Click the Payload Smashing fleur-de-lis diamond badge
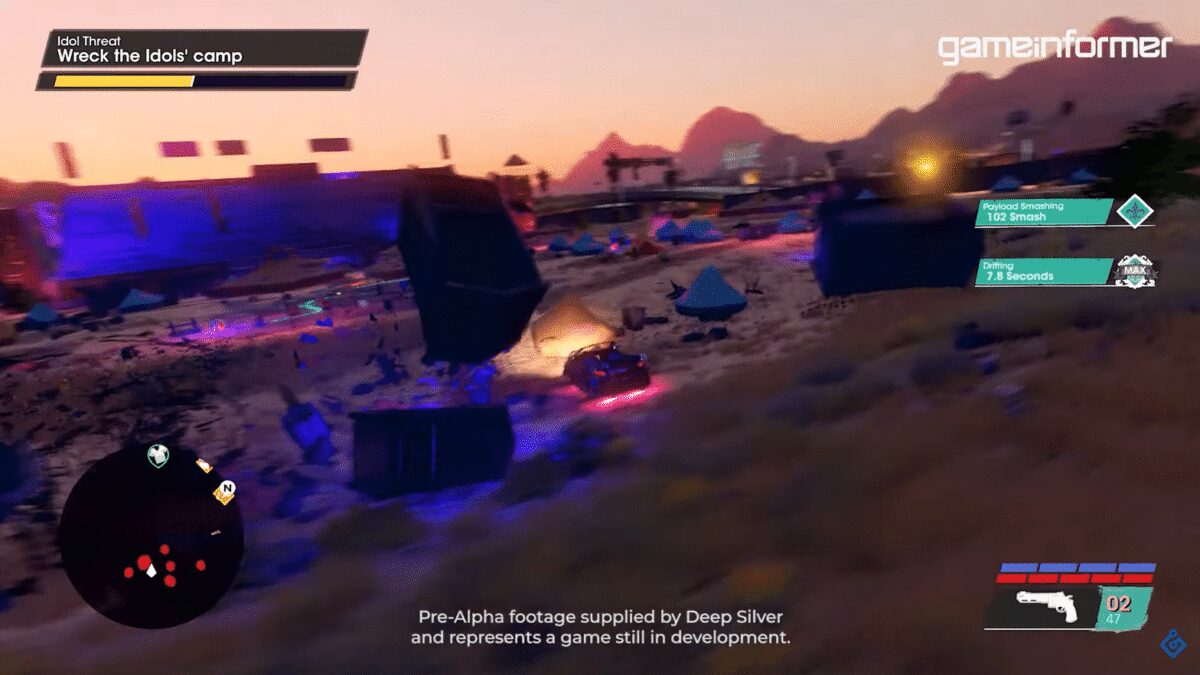Image resolution: width=1200 pixels, height=675 pixels. click(1135, 212)
